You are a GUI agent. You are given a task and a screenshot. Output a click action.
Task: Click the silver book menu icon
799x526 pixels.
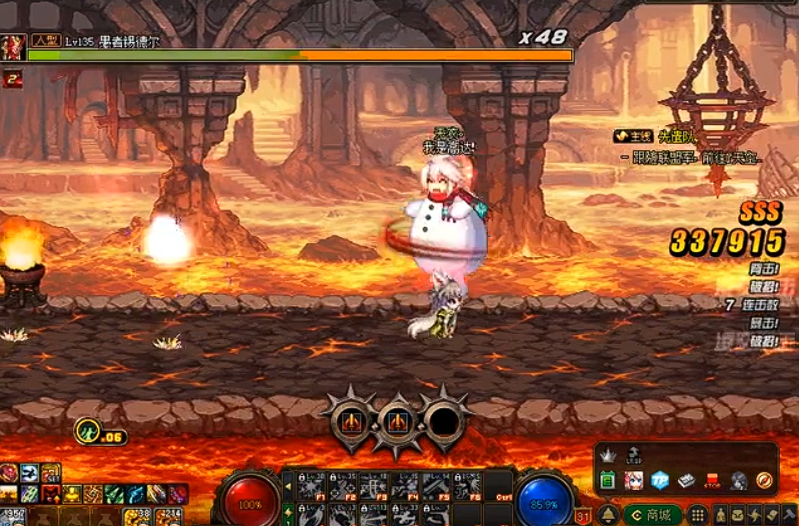point(686,480)
